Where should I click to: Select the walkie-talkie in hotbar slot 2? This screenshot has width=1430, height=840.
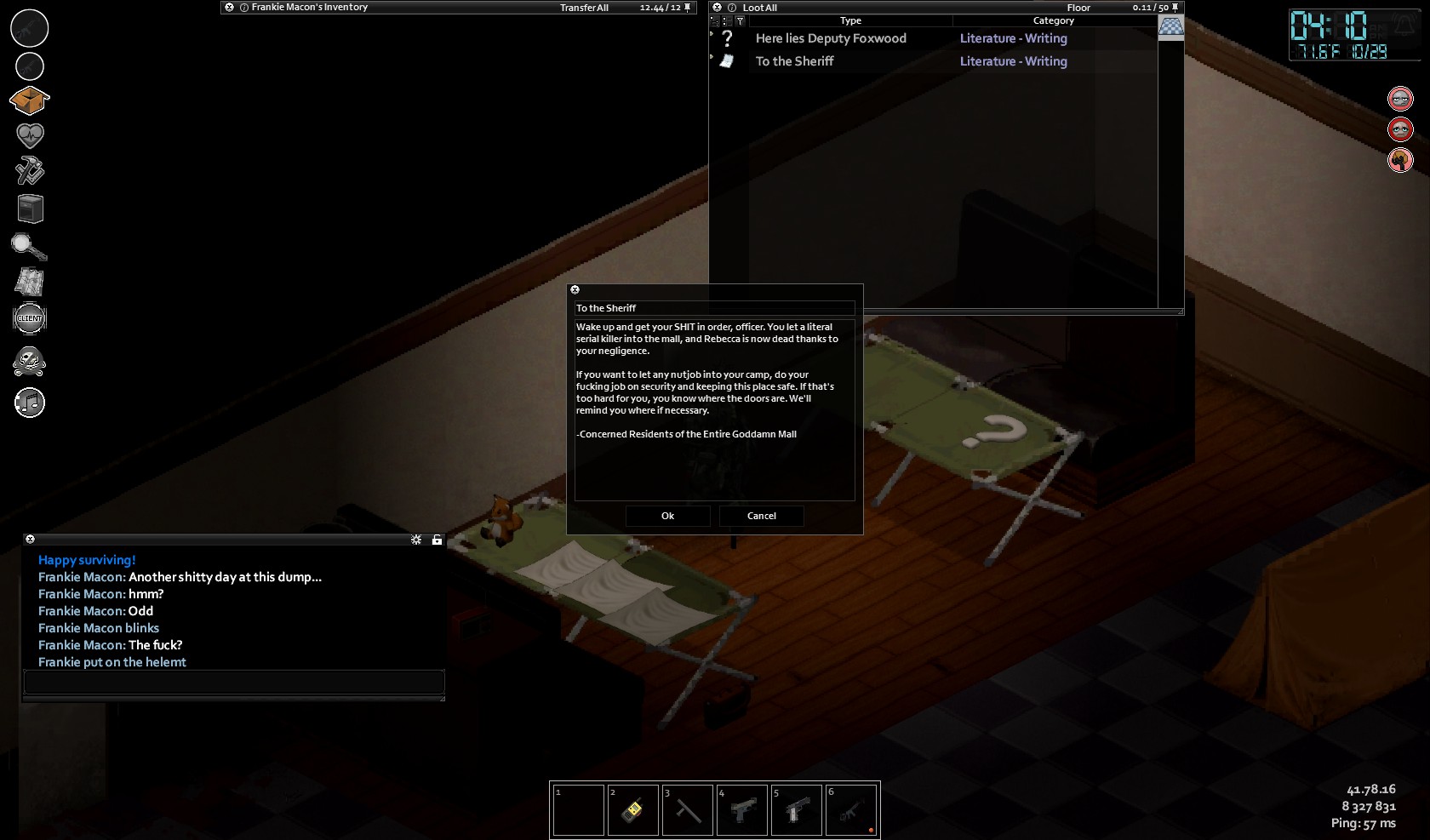click(632, 809)
